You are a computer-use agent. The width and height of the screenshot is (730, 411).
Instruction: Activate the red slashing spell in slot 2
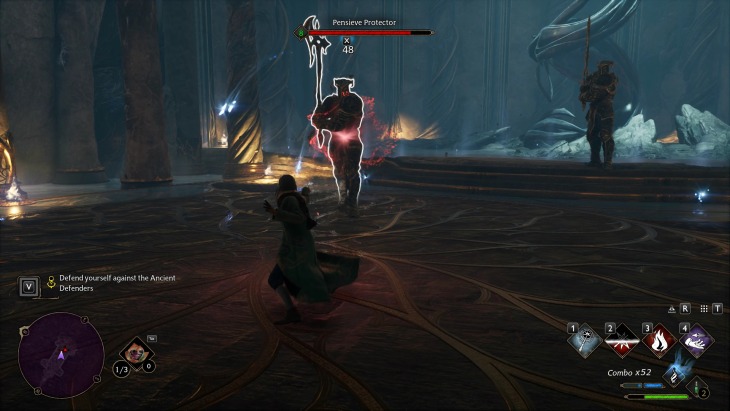[x=622, y=341]
